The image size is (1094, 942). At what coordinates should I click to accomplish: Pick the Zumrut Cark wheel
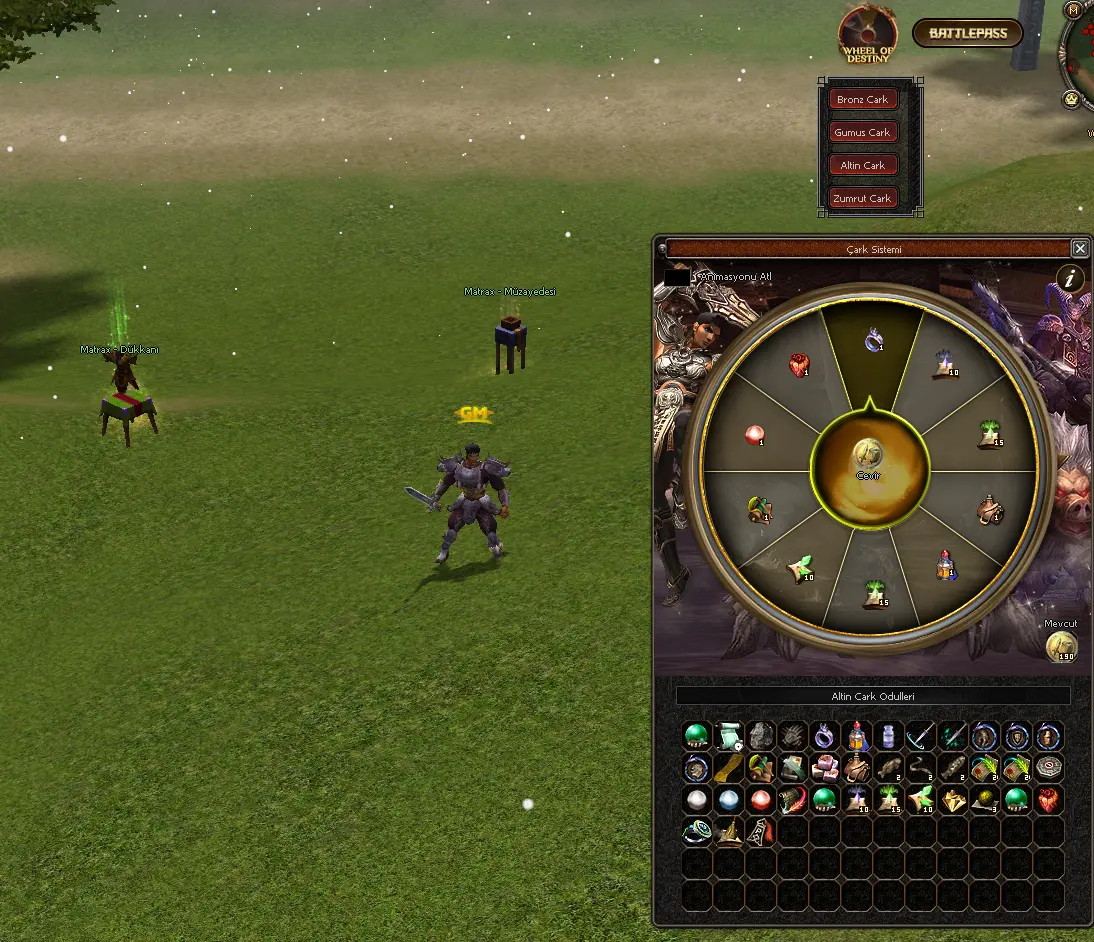(862, 198)
